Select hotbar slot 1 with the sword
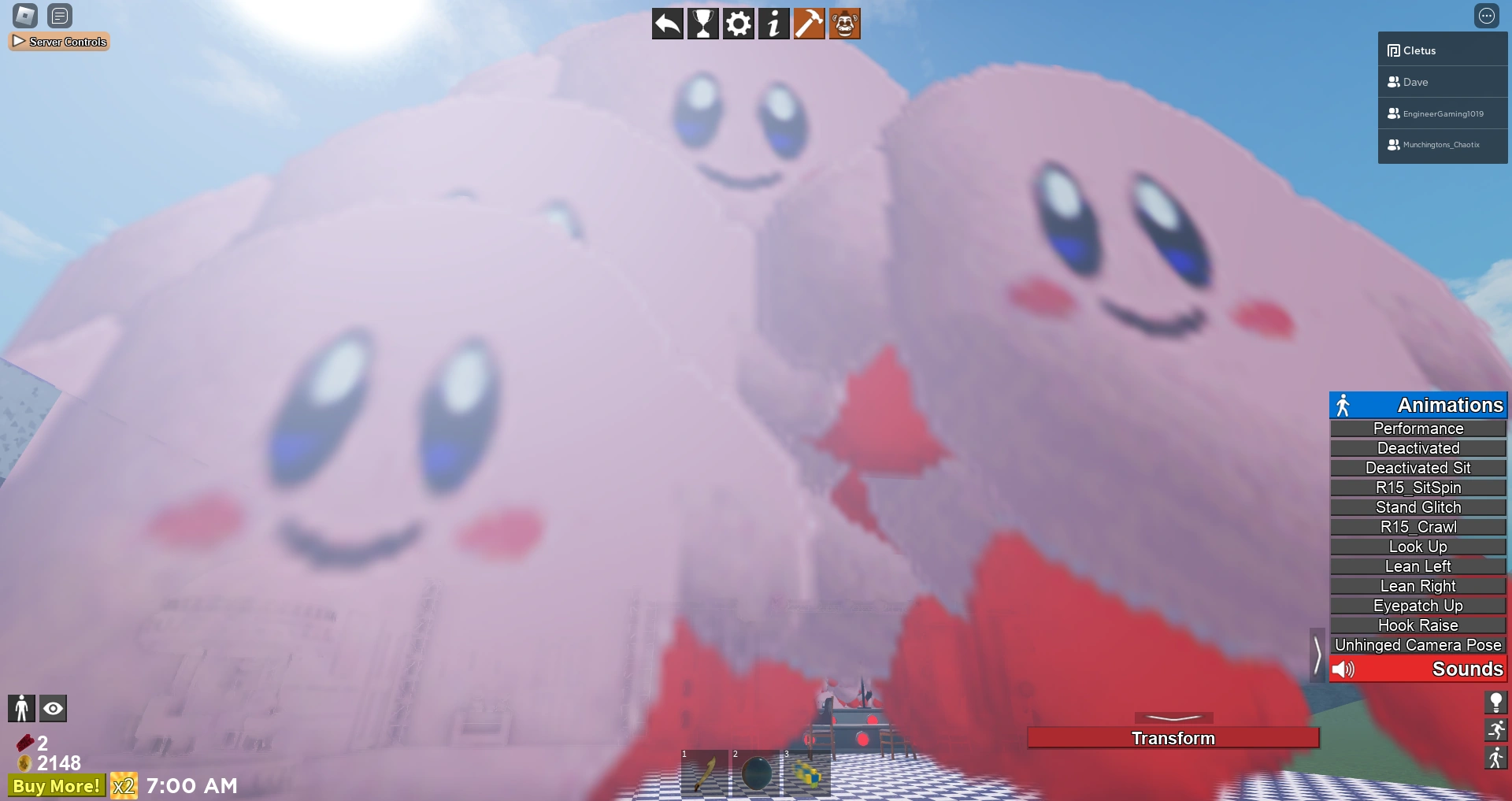The image size is (1512, 801). [704, 773]
